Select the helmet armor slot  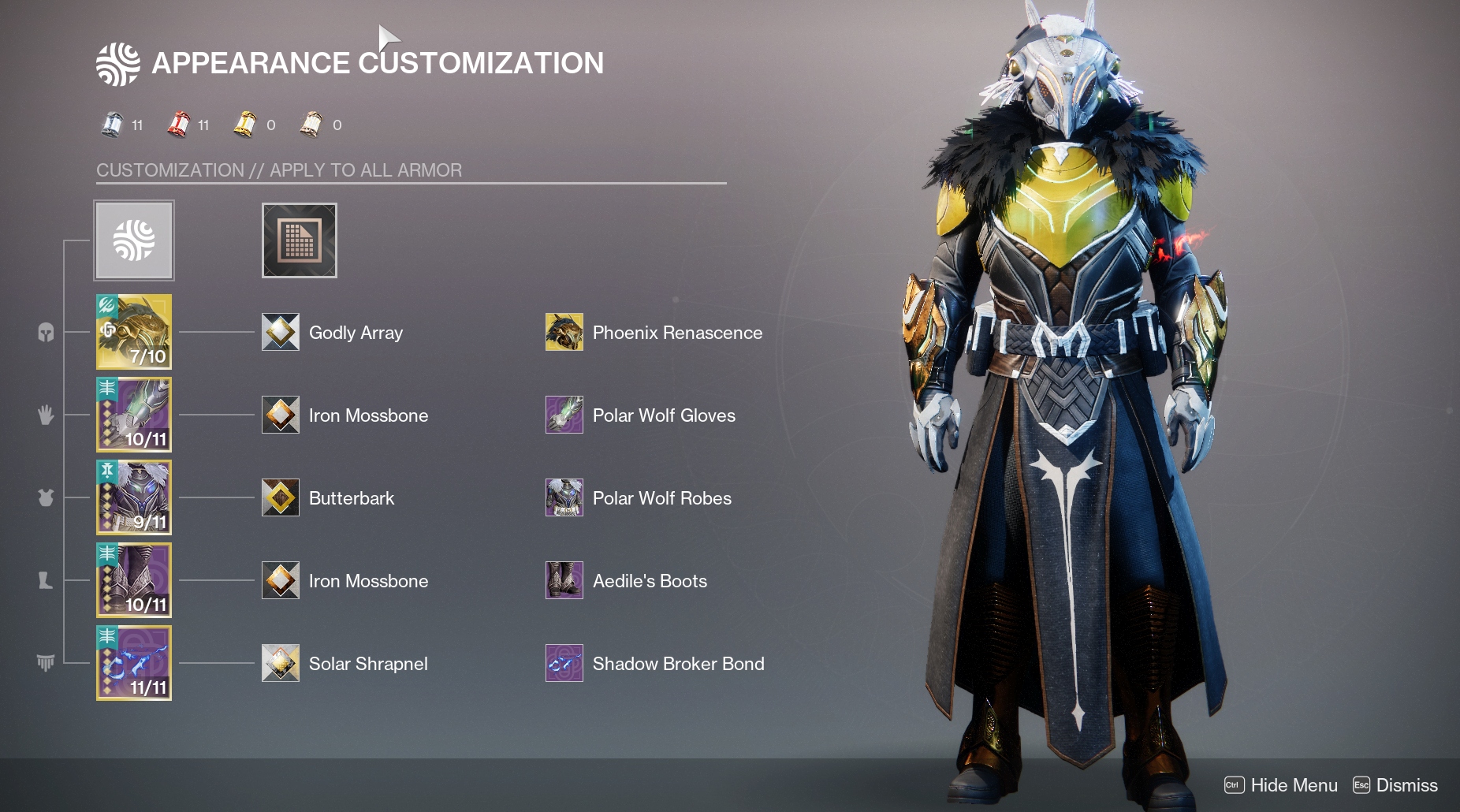click(134, 332)
